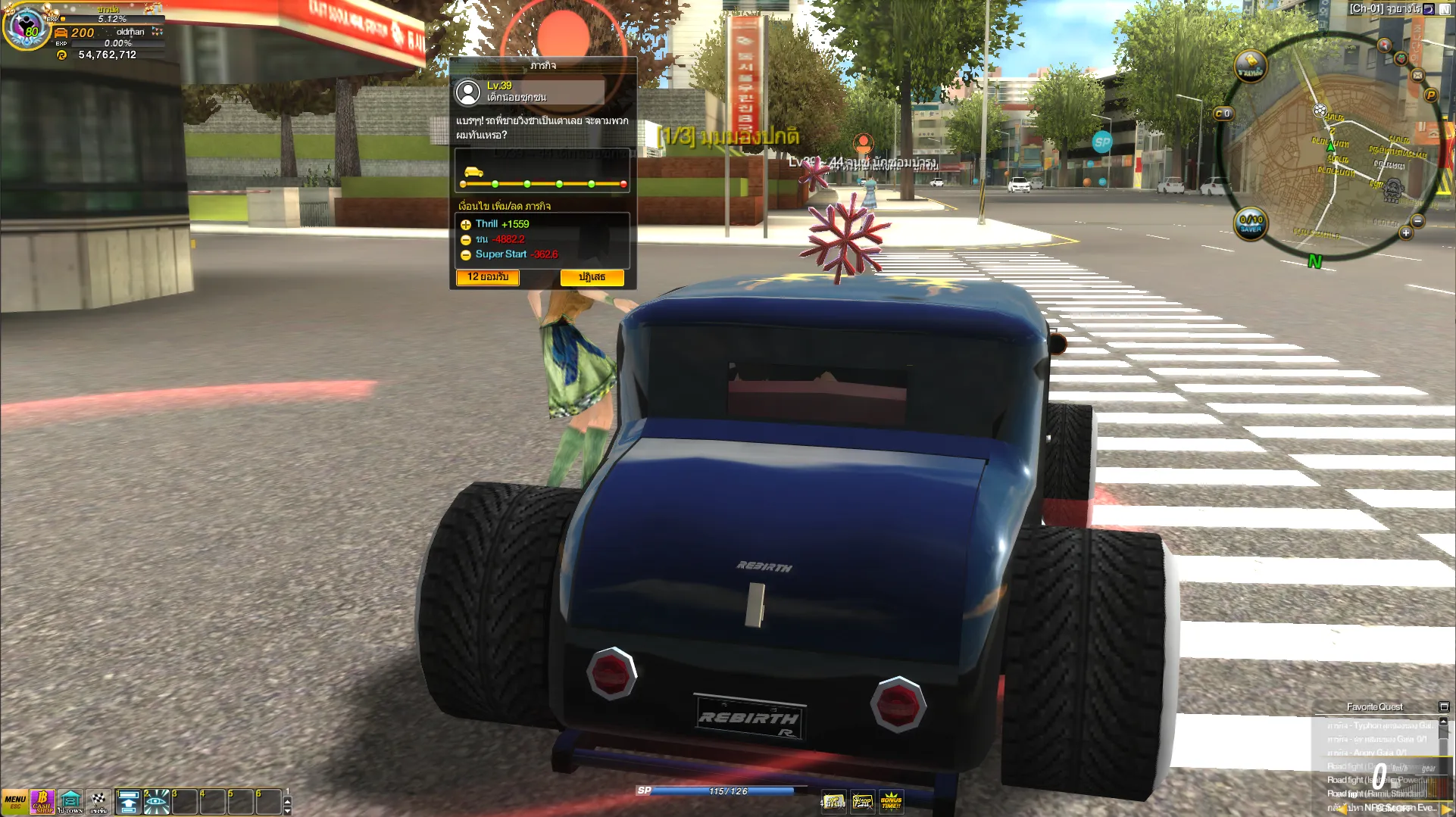Accept the mission with the yellow ยอมรับ button

488,277
